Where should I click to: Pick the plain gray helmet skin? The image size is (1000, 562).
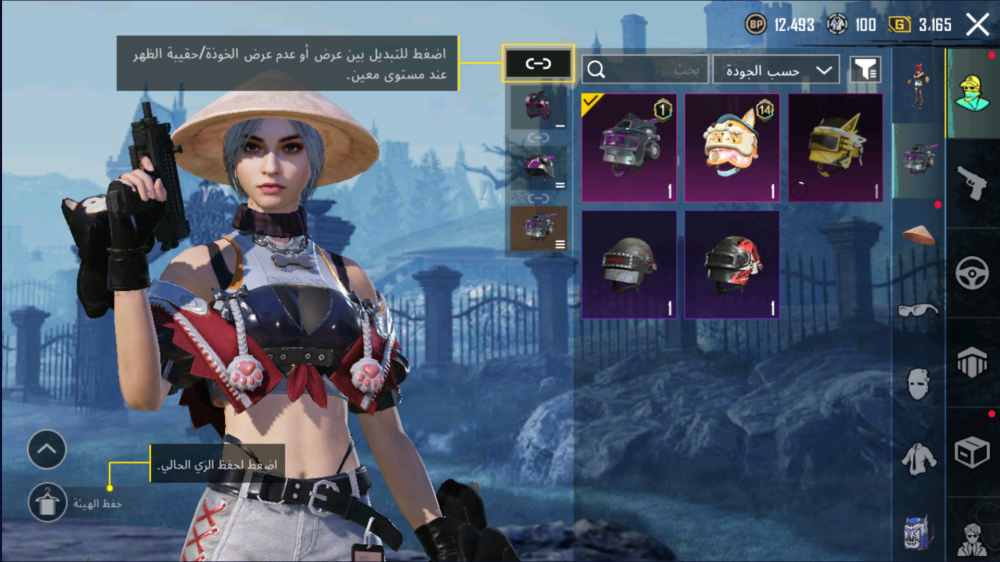pyautogui.click(x=629, y=265)
